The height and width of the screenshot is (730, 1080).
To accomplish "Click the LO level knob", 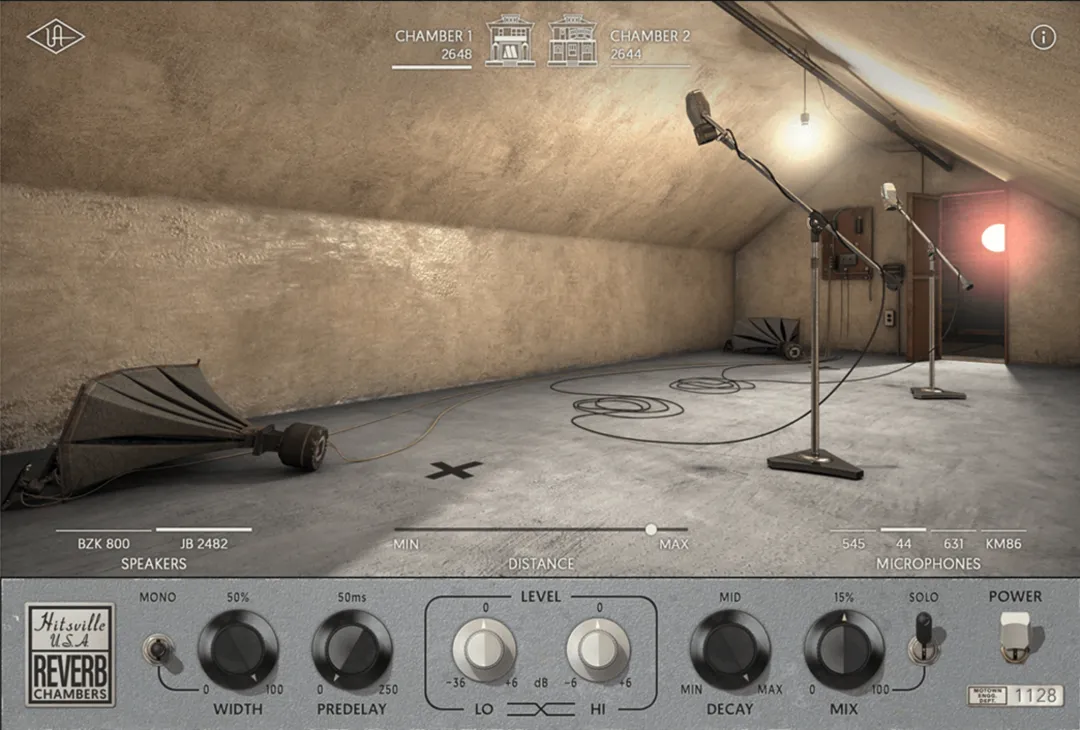I will coord(484,650).
